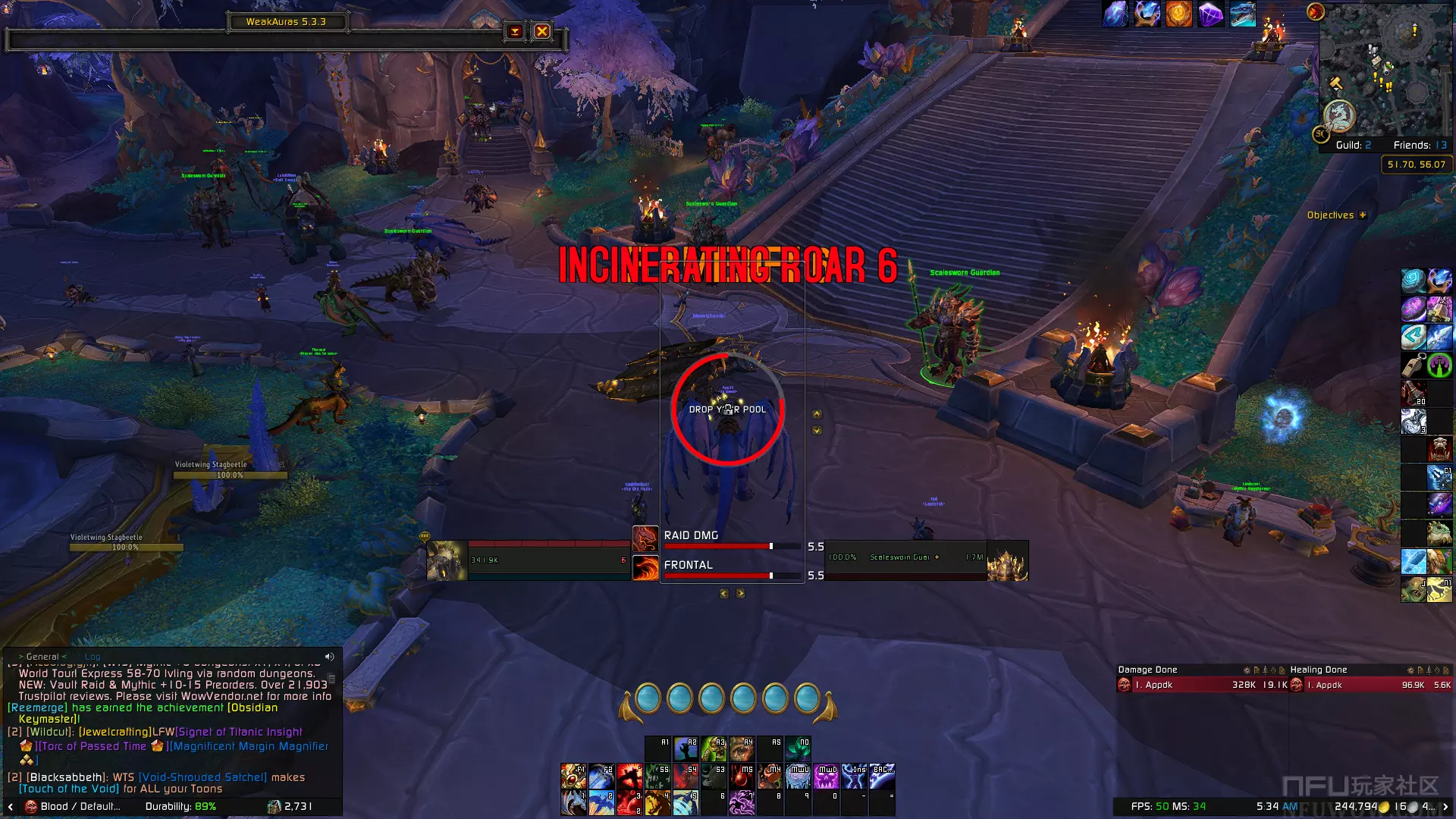Switch to the Log chat tab
Screen dimensions: 1456x819
[x=93, y=657]
